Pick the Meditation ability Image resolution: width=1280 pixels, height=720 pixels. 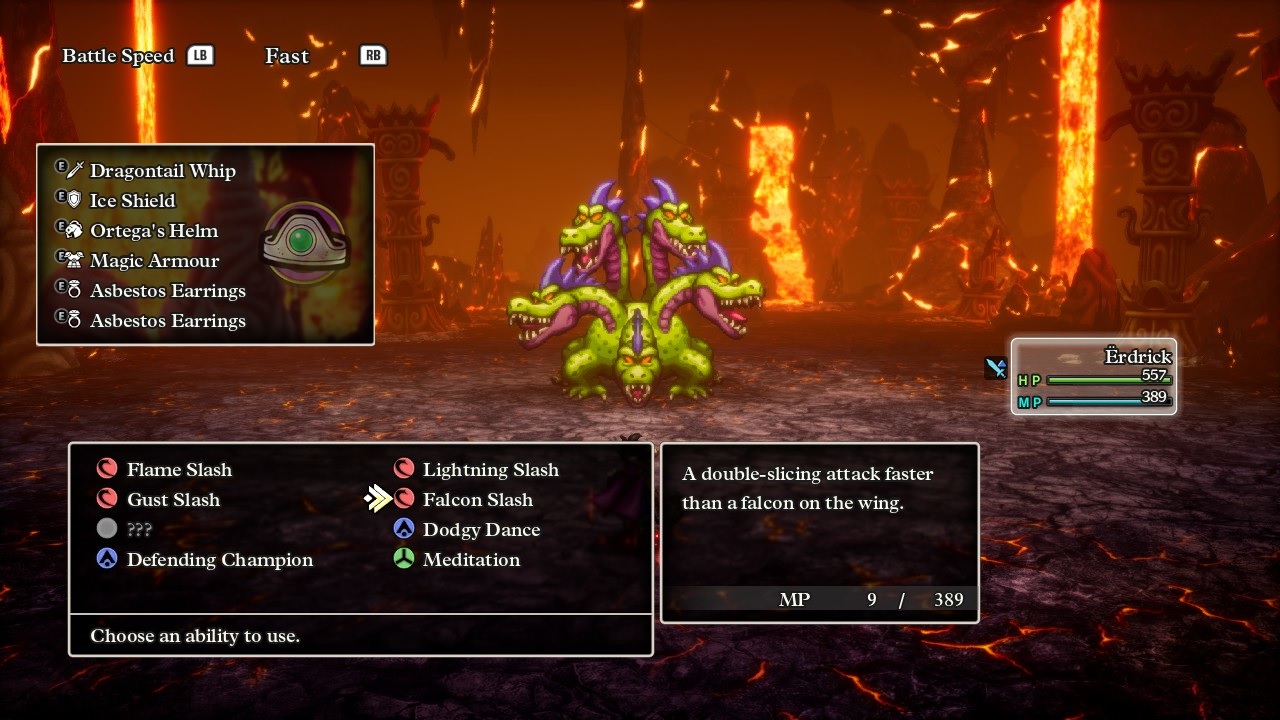(x=470, y=560)
